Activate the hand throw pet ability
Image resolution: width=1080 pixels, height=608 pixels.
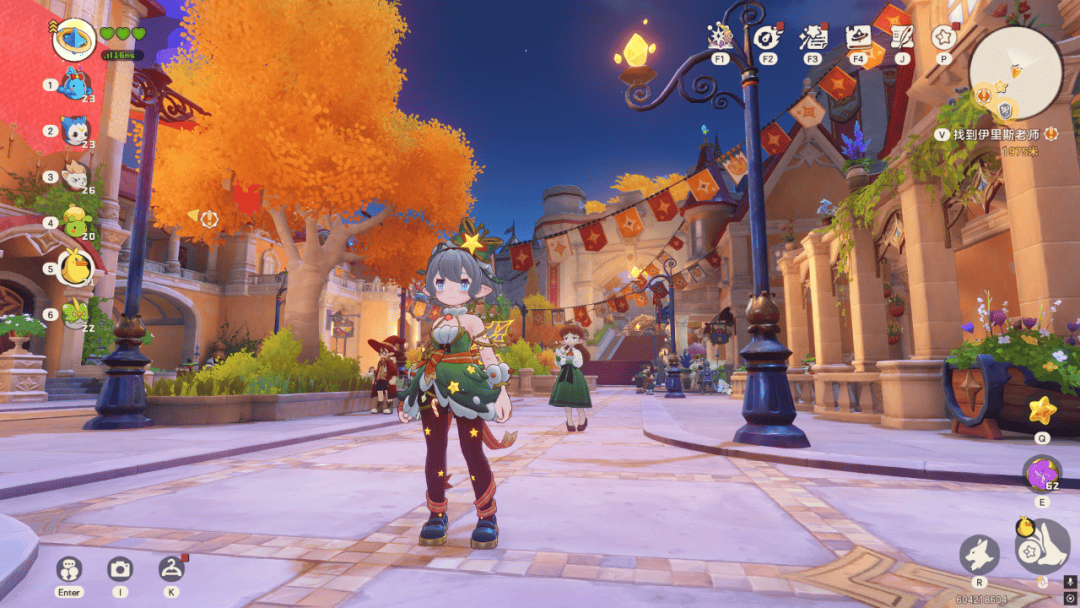pos(1042,546)
